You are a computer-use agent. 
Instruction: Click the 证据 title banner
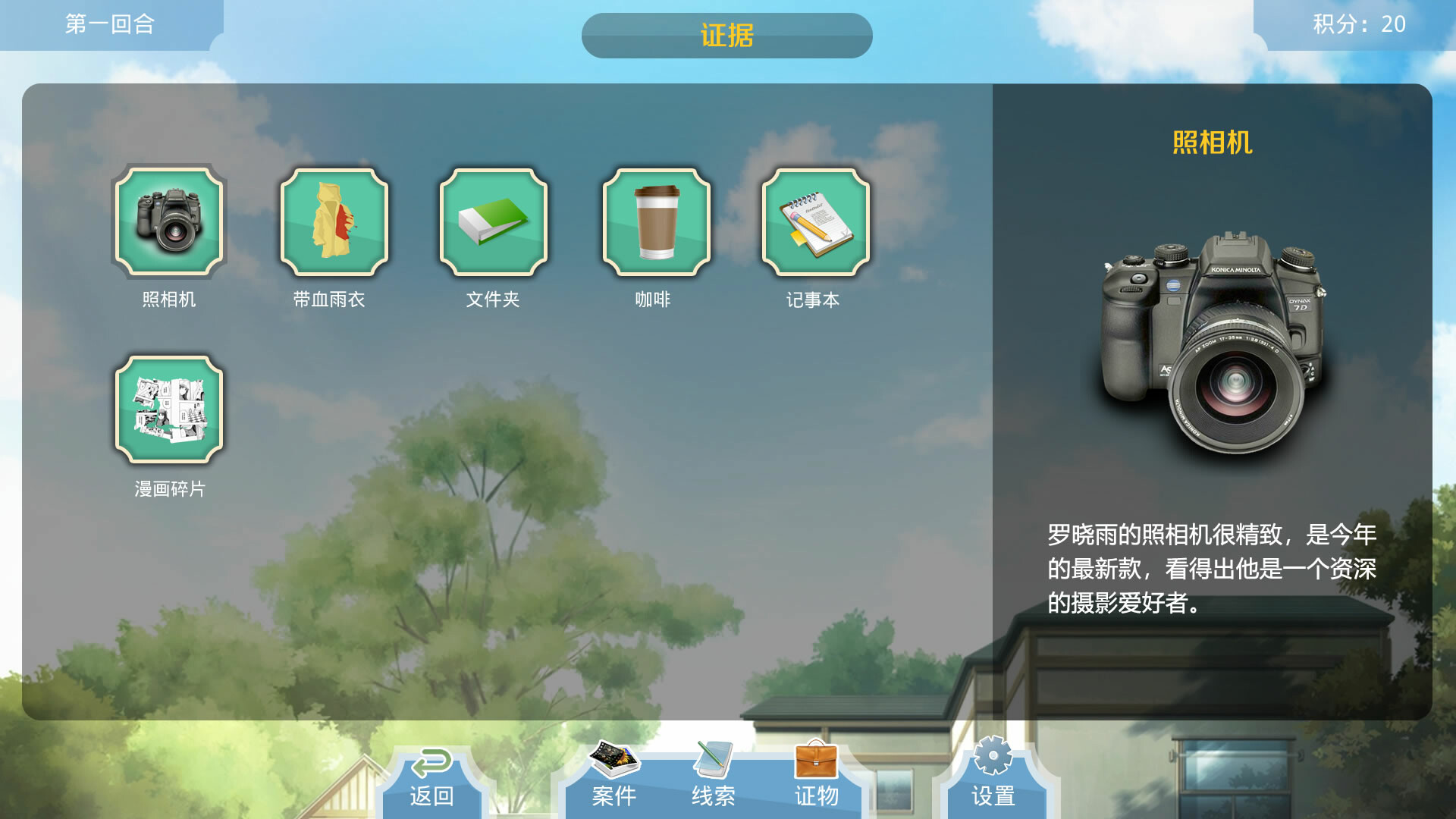726,36
